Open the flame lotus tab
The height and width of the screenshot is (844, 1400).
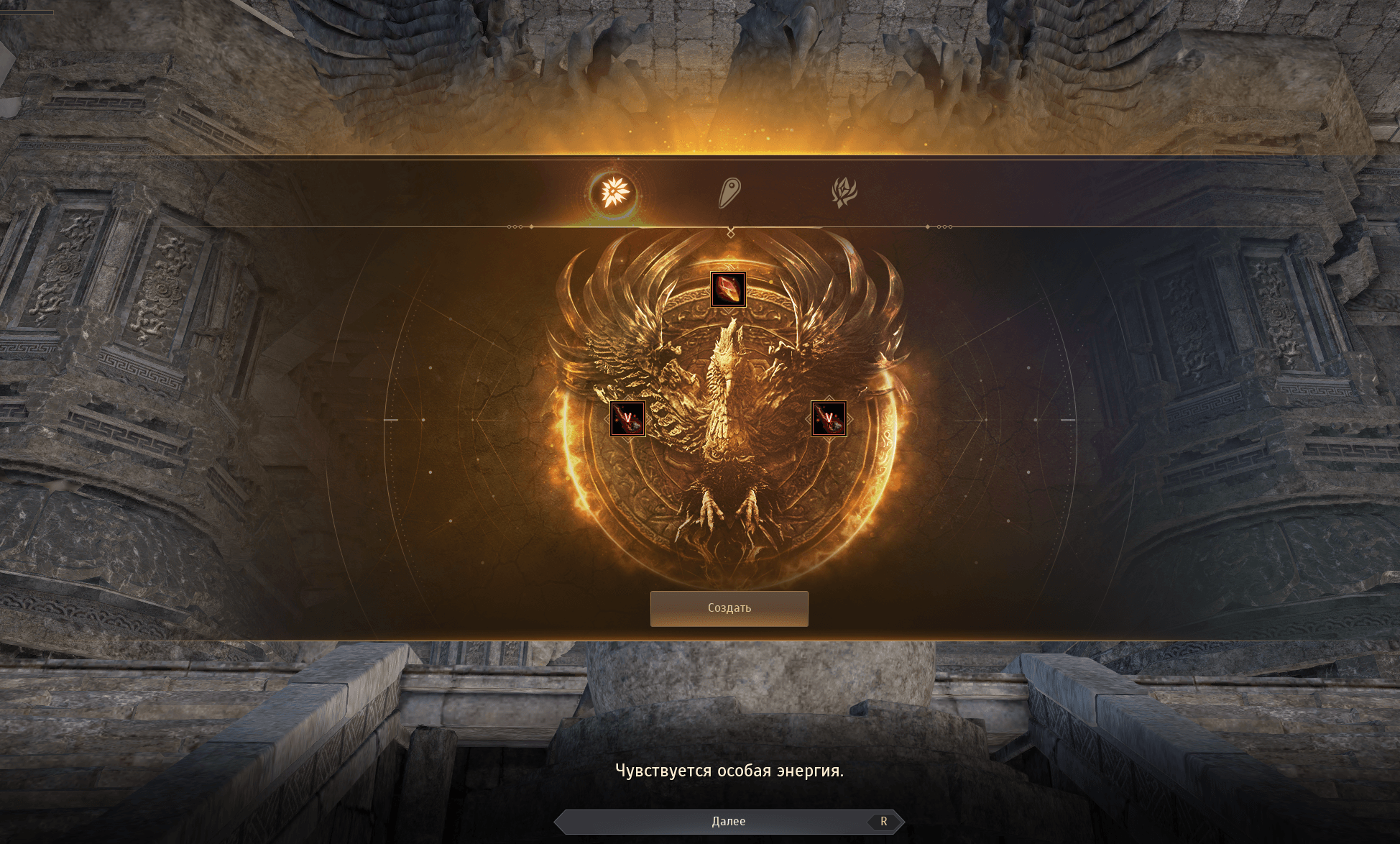pos(844,192)
